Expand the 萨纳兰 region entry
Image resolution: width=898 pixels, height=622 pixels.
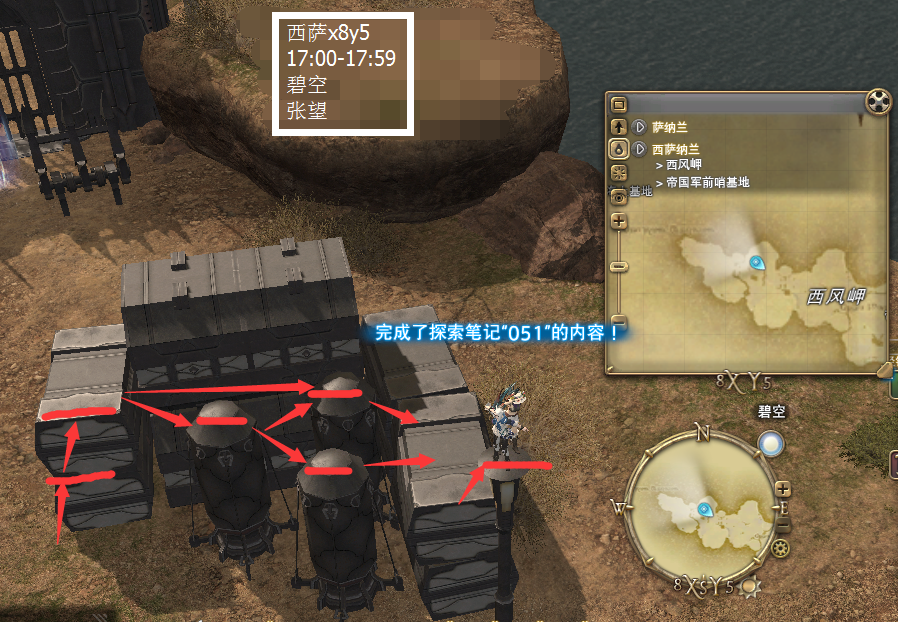click(640, 127)
